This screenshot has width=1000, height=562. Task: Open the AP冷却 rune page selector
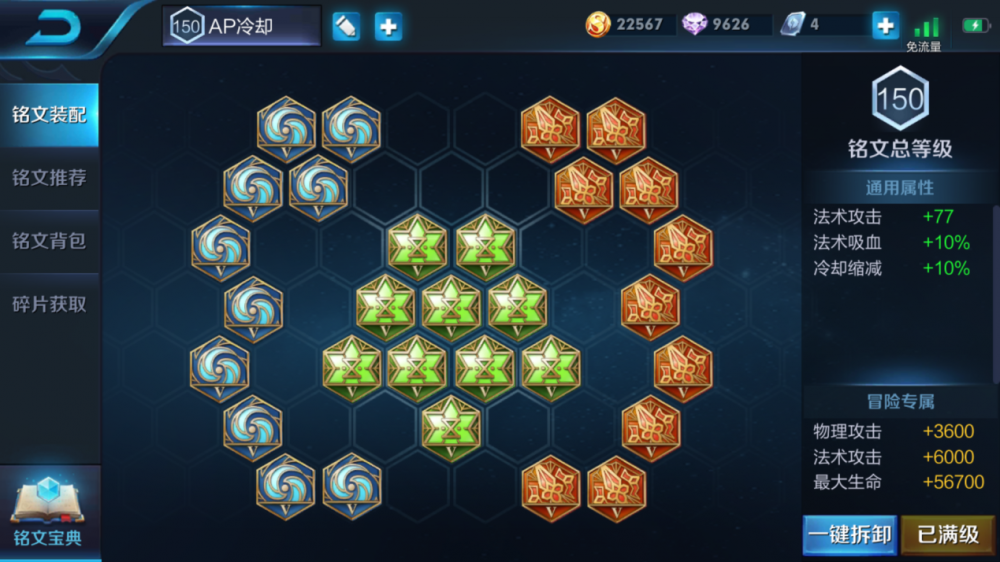241,26
